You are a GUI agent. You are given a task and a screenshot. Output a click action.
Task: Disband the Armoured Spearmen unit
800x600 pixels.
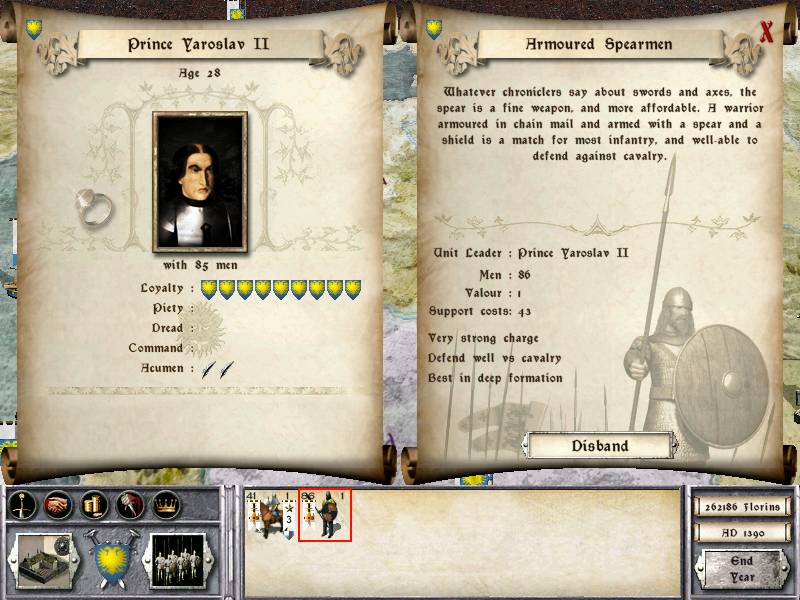click(x=600, y=446)
